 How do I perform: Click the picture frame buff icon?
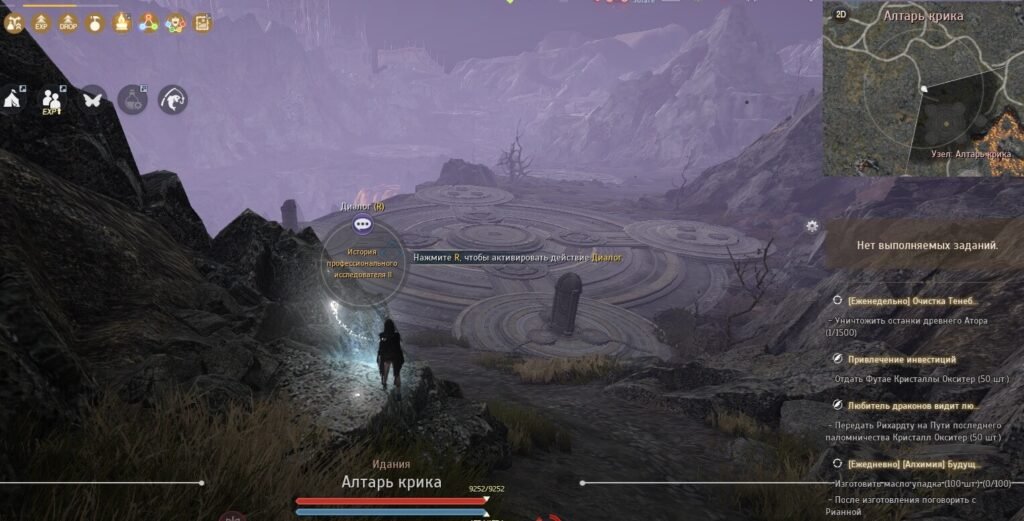(x=202, y=22)
